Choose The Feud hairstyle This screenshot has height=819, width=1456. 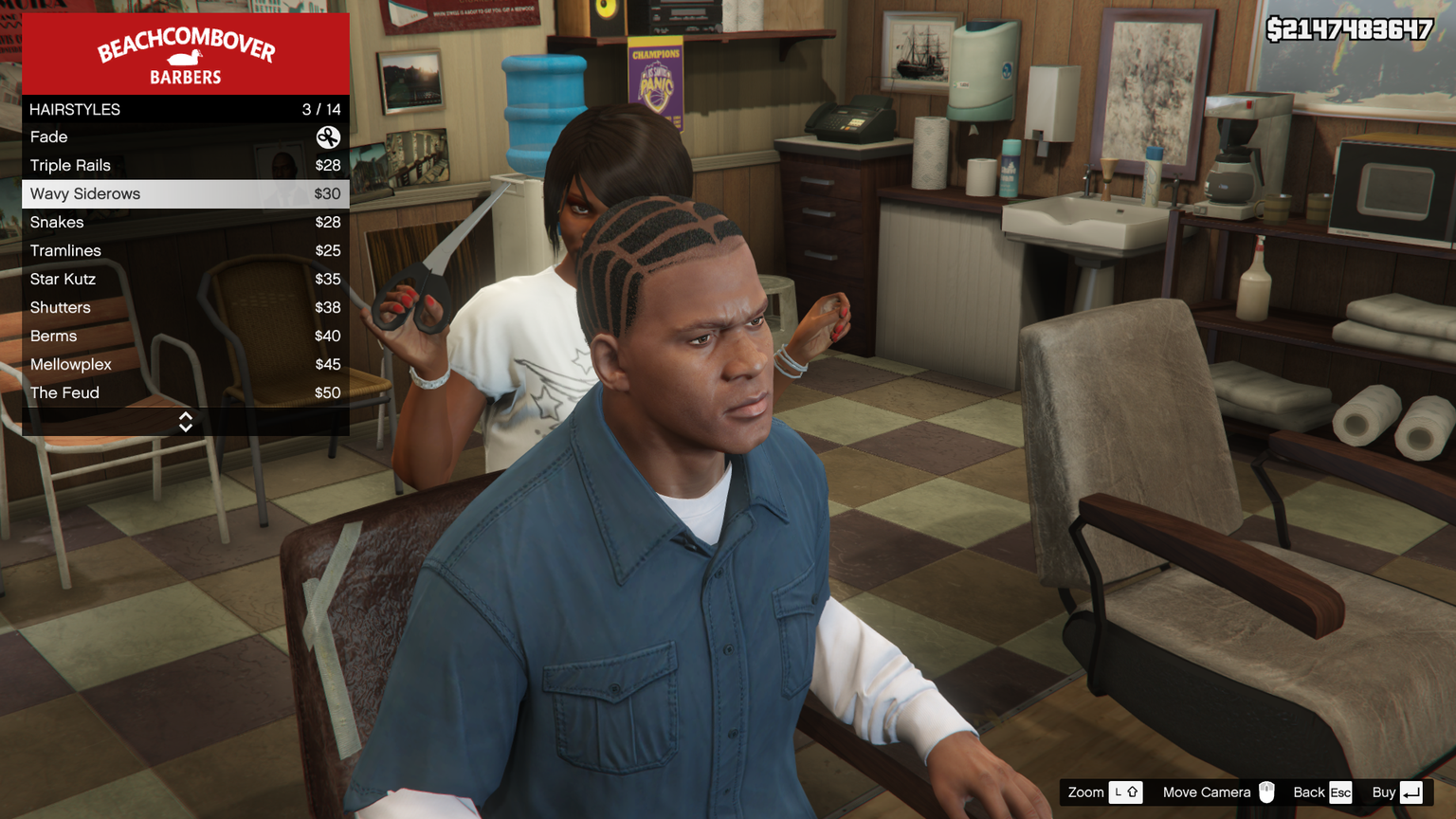pos(185,393)
